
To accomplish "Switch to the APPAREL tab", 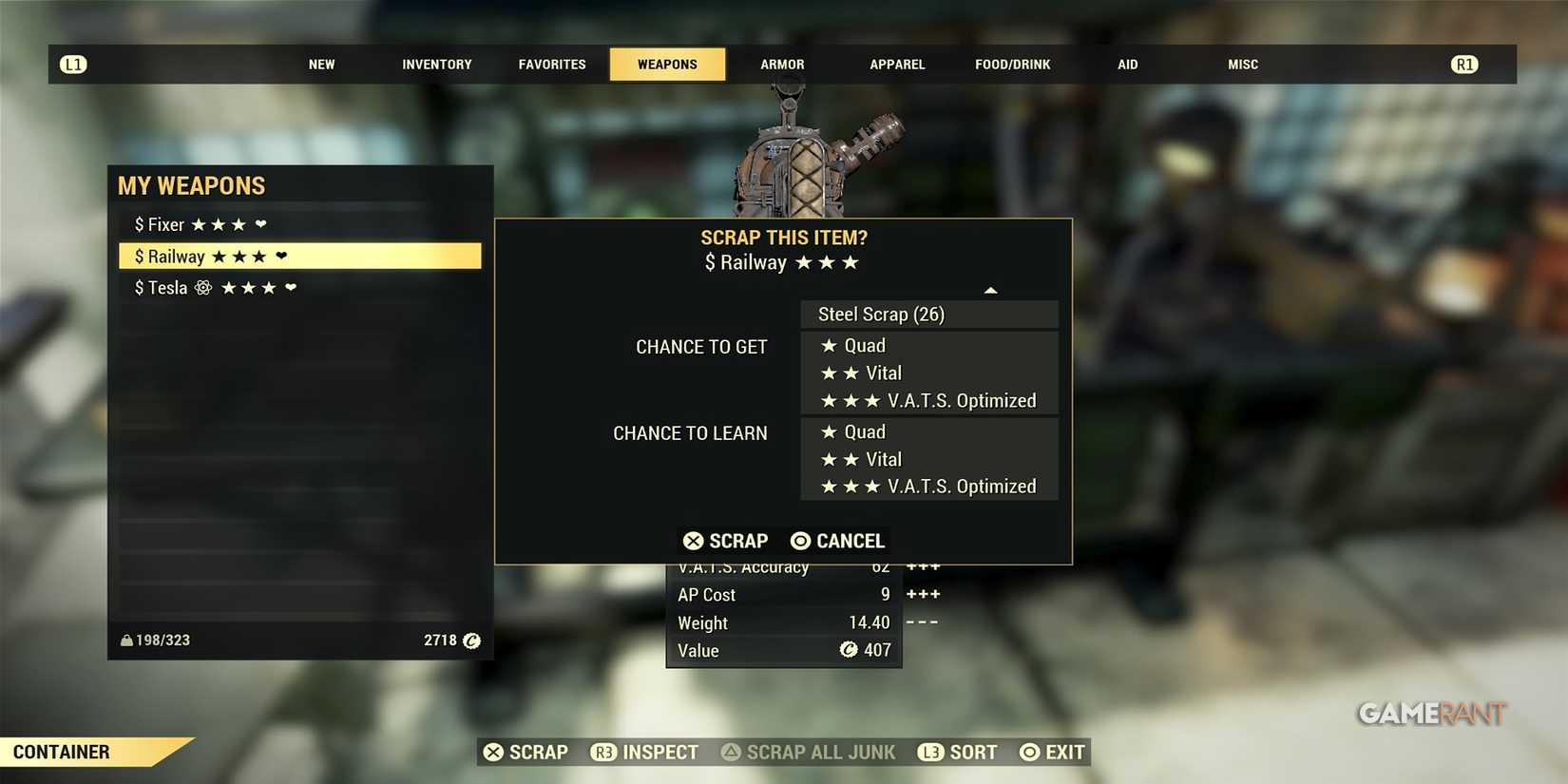I will click(x=896, y=64).
